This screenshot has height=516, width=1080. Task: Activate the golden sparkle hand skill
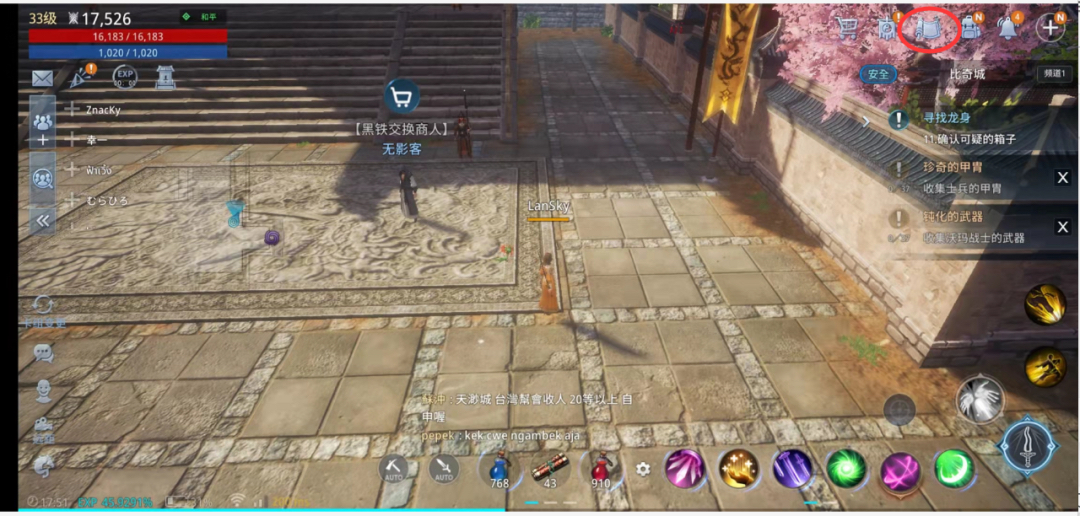(x=738, y=468)
